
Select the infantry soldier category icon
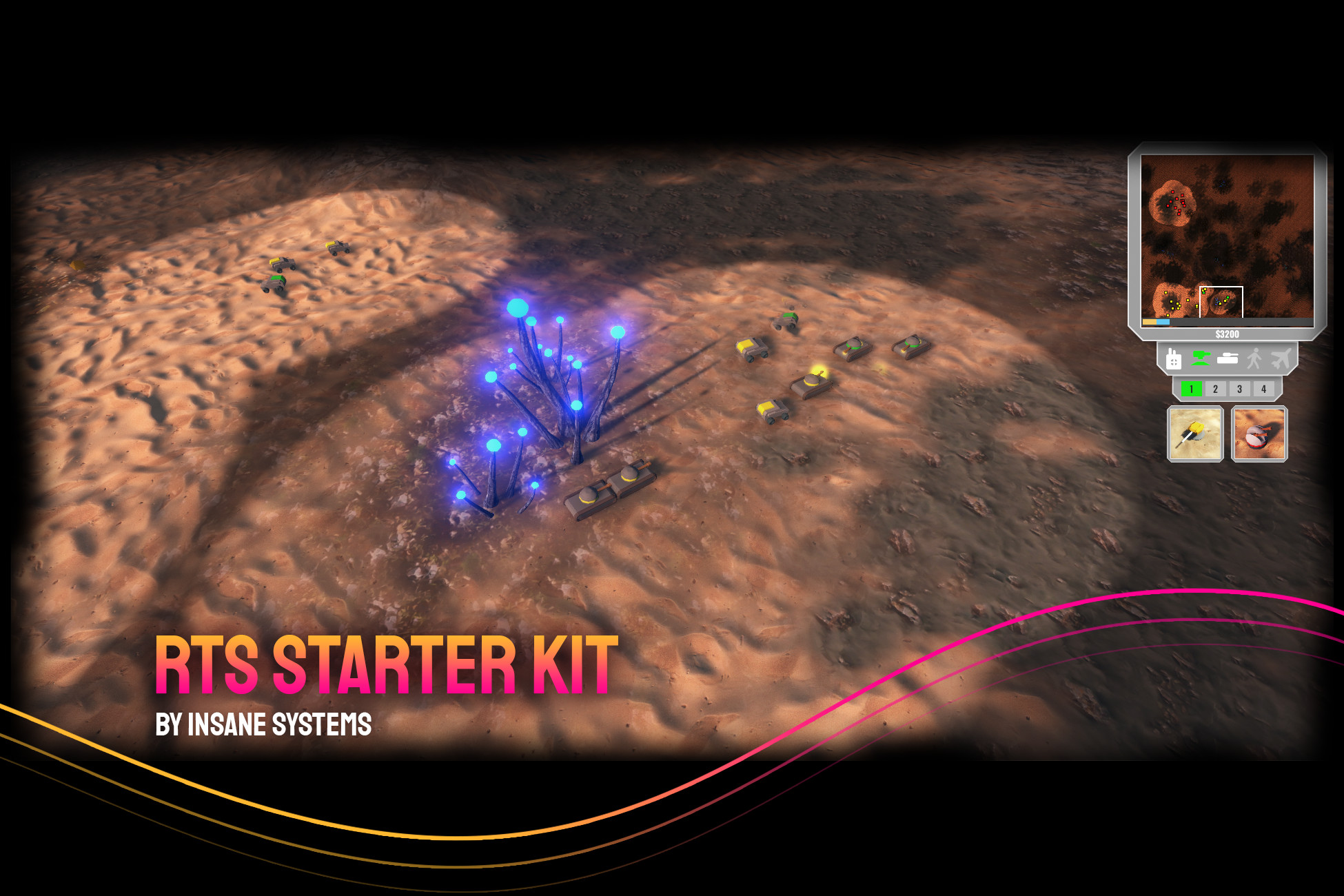pos(1256,358)
